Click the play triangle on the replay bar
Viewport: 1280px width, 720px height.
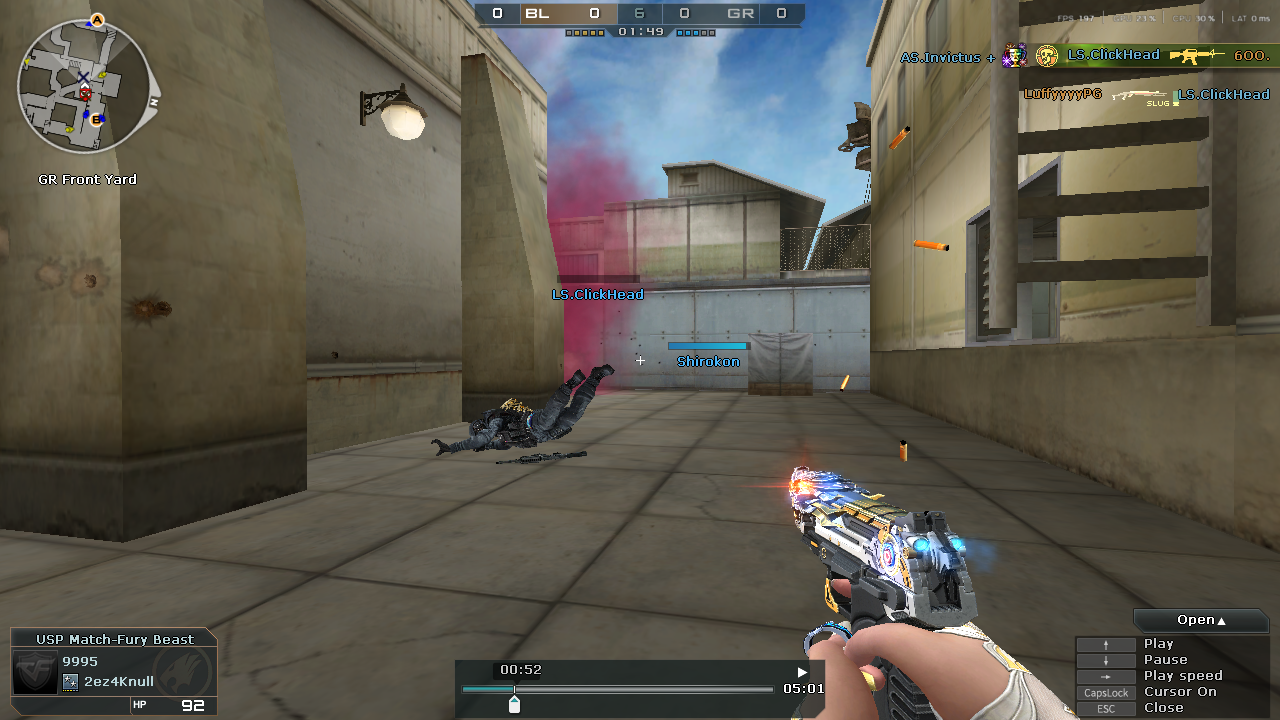click(x=800, y=672)
